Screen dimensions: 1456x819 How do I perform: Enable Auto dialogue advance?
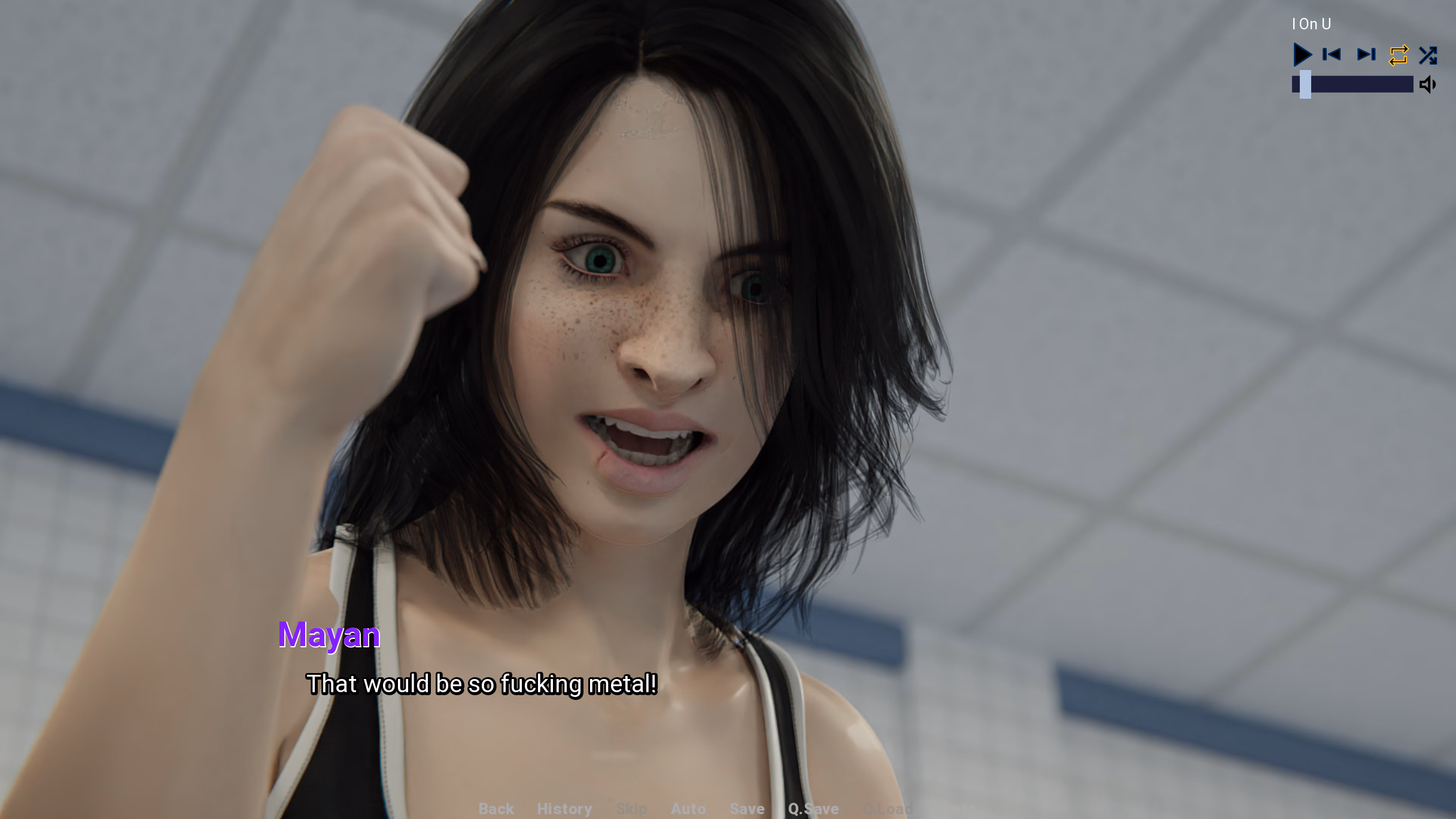click(688, 809)
